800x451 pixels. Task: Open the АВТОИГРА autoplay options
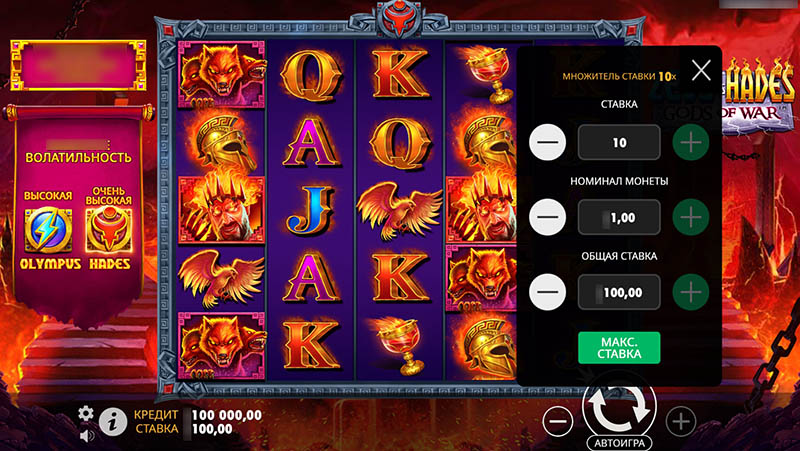[x=619, y=441]
